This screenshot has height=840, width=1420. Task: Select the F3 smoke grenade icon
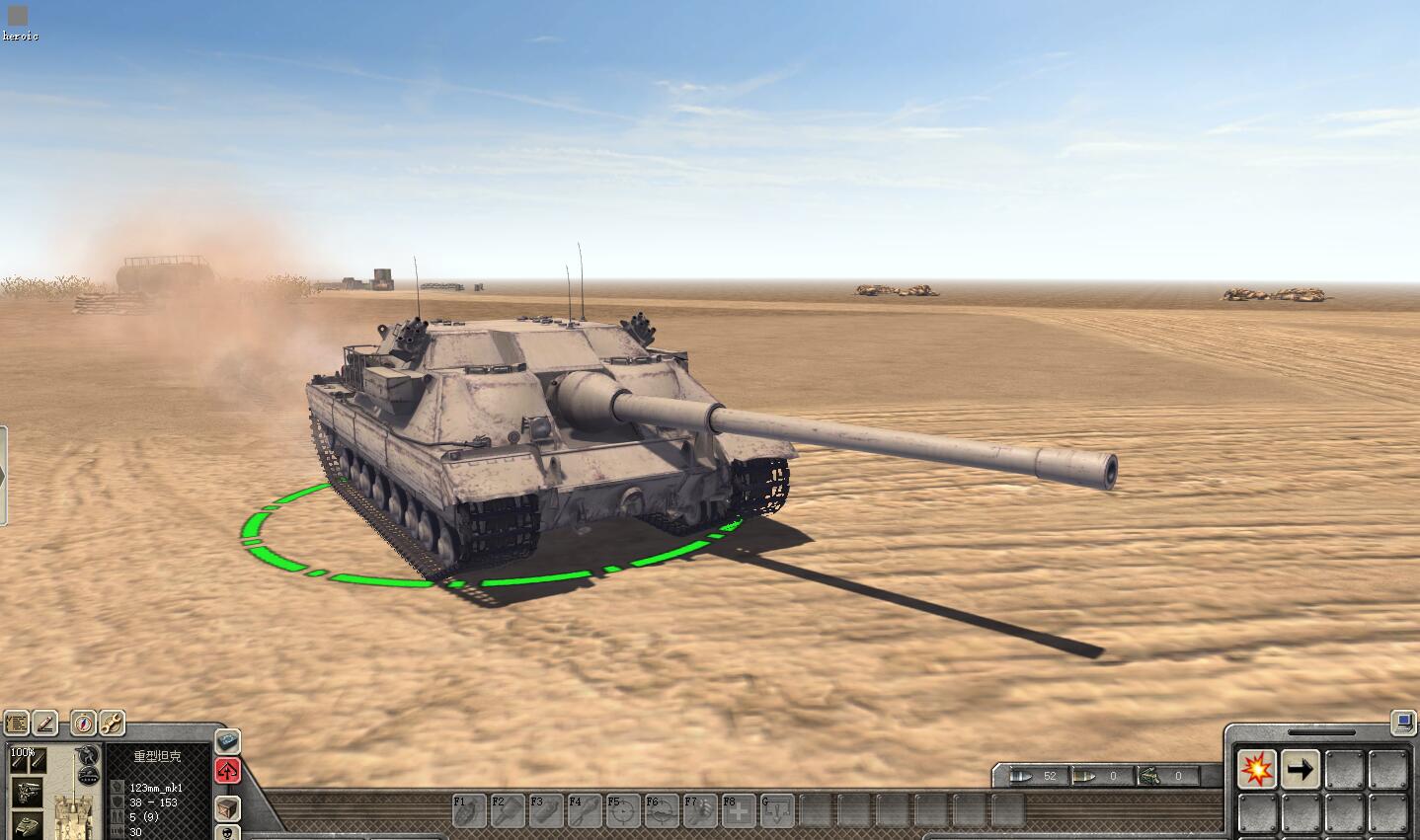(x=546, y=811)
